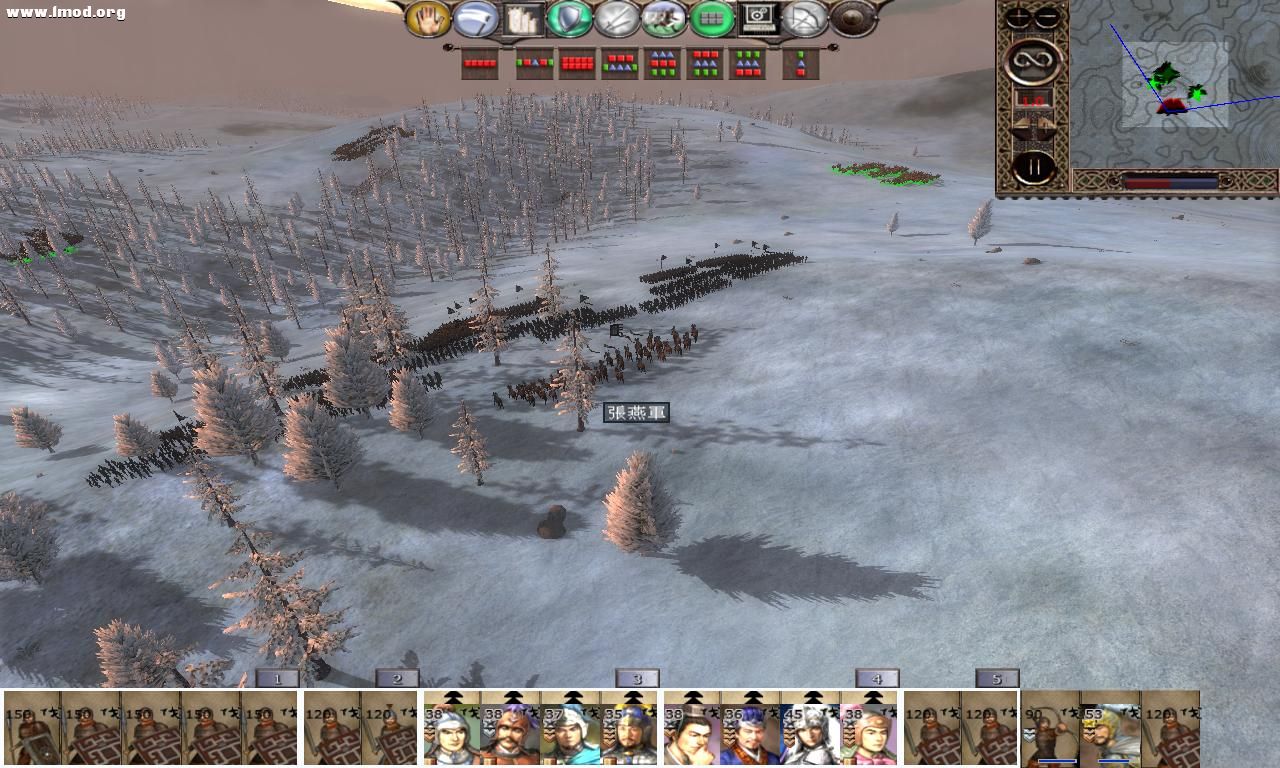Zoom out the minimap with minus button
Viewport: 1280px width, 768px height.
click(1047, 18)
